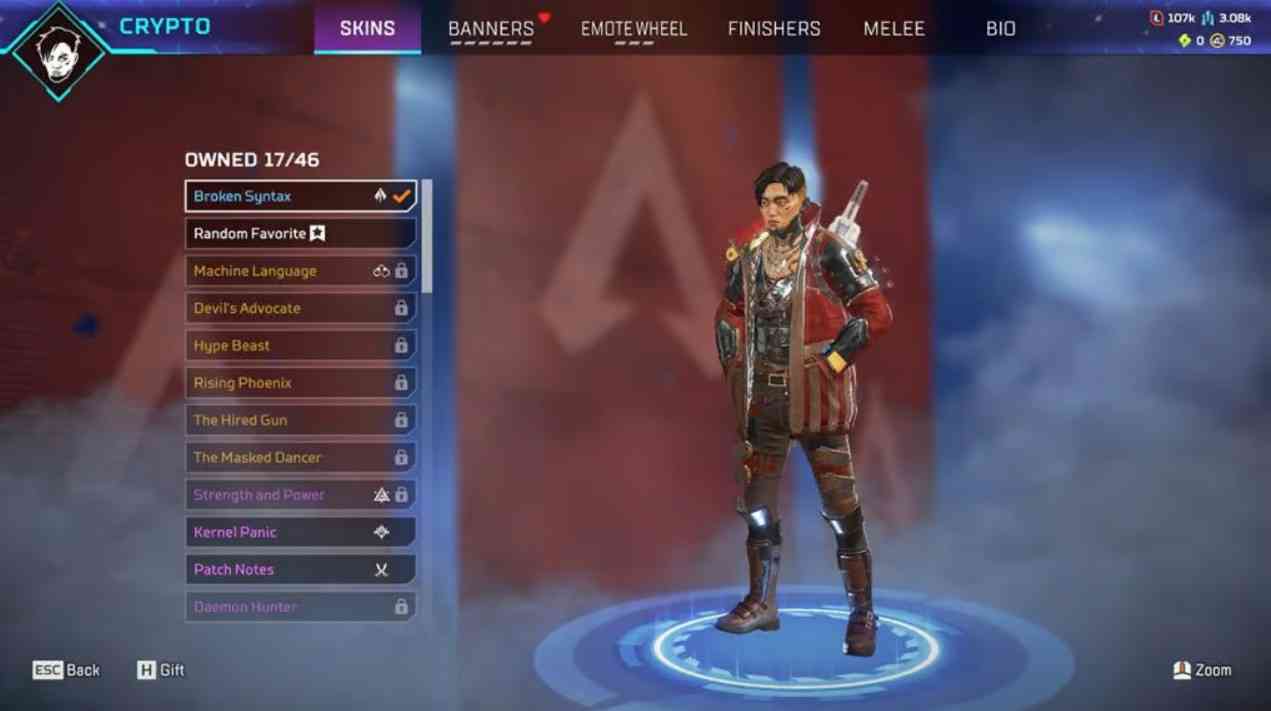Show the Bio tab

pyautogui.click(x=1000, y=28)
